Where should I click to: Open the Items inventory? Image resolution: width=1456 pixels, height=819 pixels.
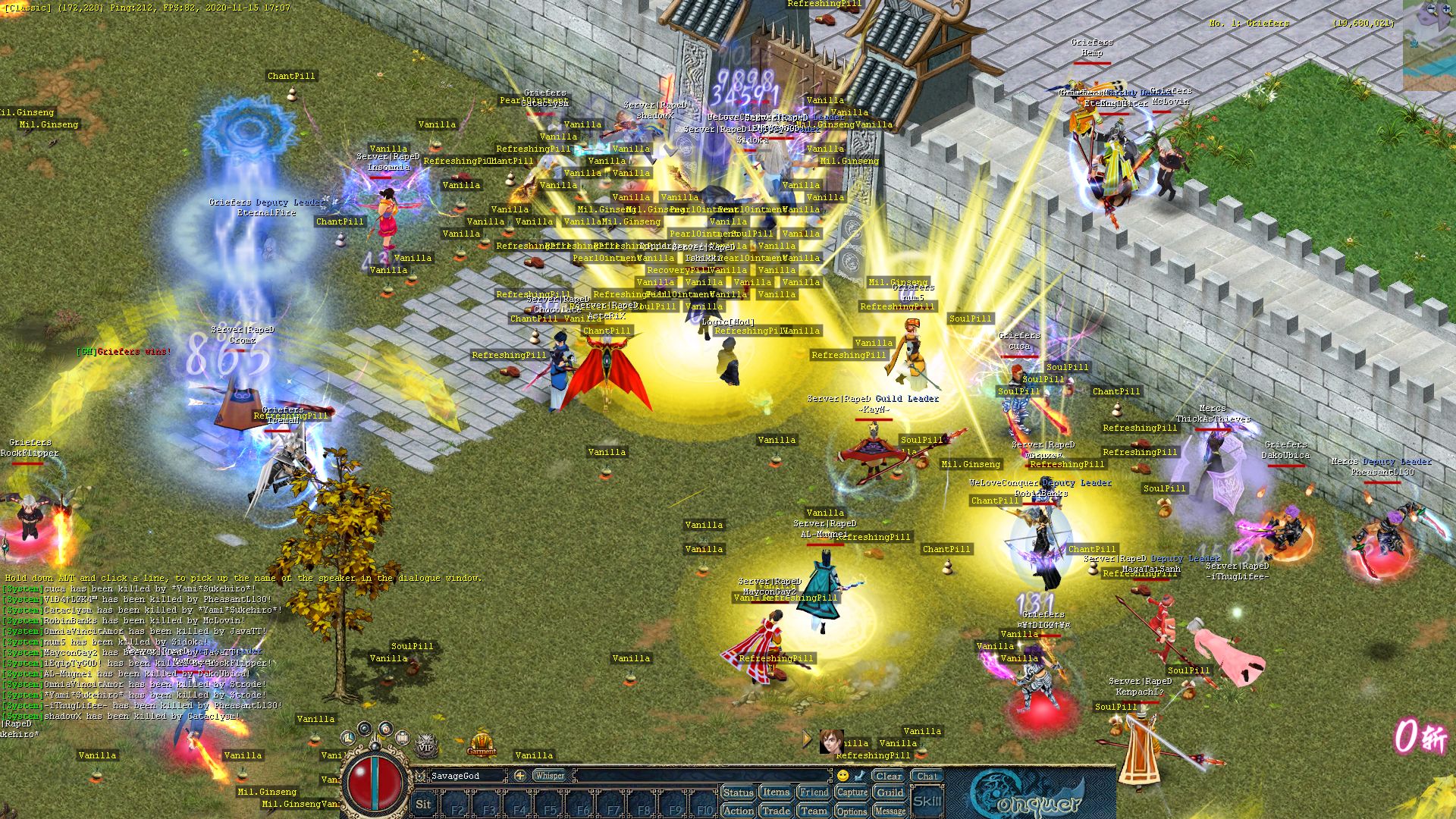(x=776, y=792)
